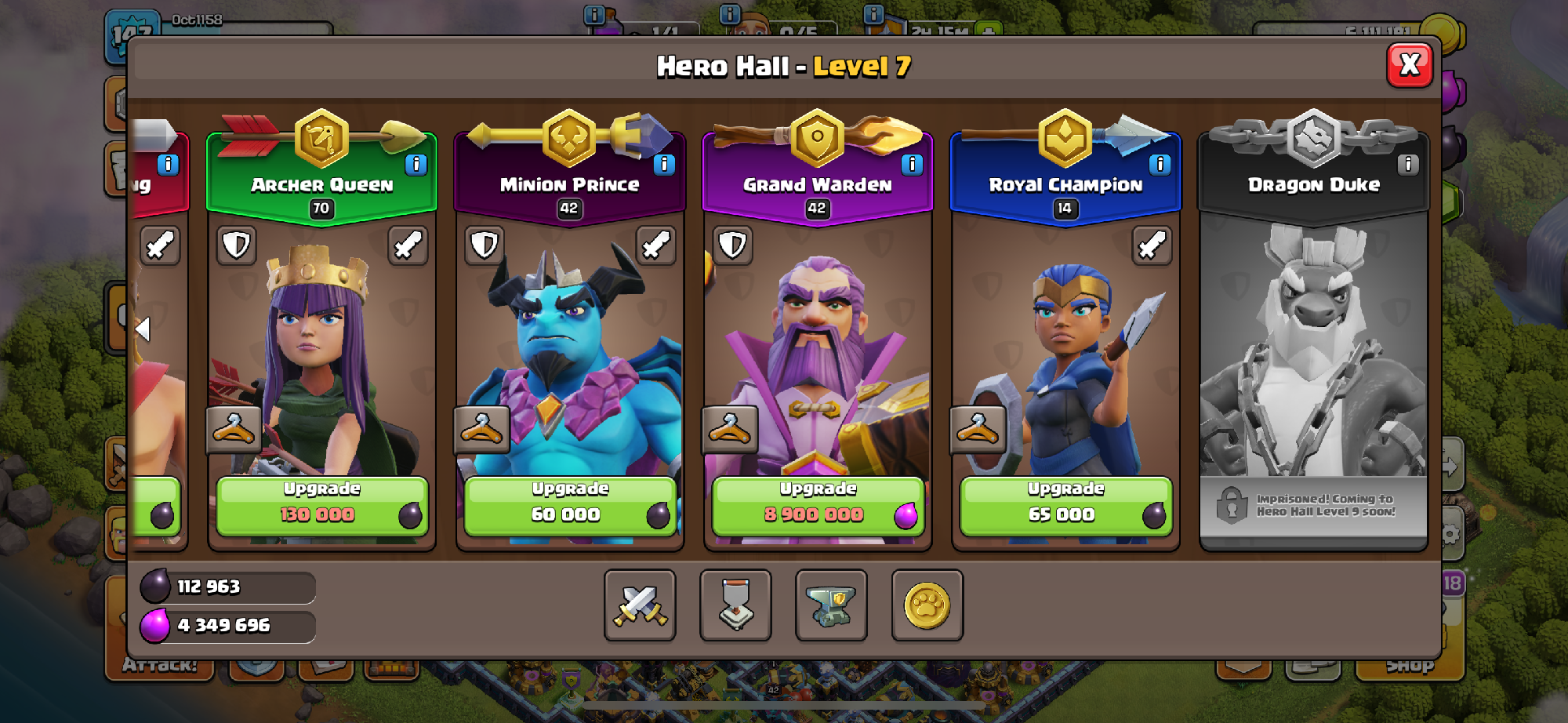The image size is (1568, 723).
Task: Show previous hero with left arrow
Action: pyautogui.click(x=143, y=329)
